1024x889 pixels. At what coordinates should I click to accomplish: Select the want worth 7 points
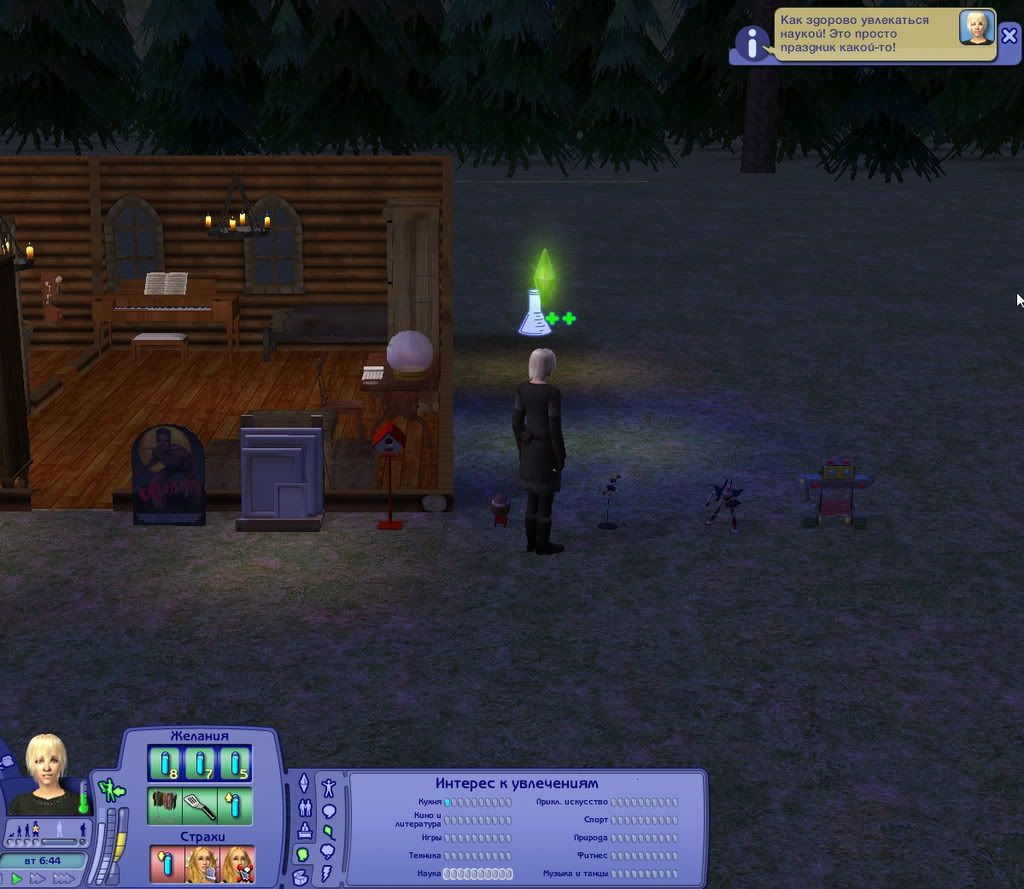click(x=200, y=764)
